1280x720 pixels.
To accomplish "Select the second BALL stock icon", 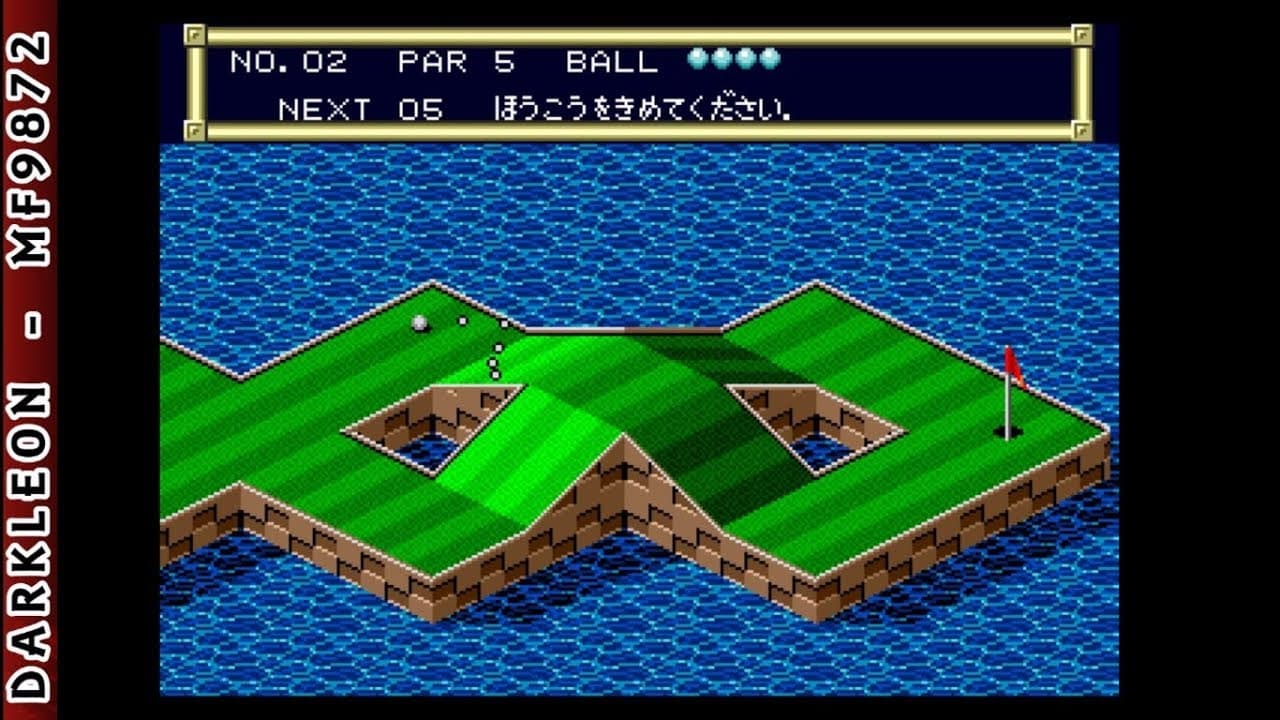I will 722,59.
